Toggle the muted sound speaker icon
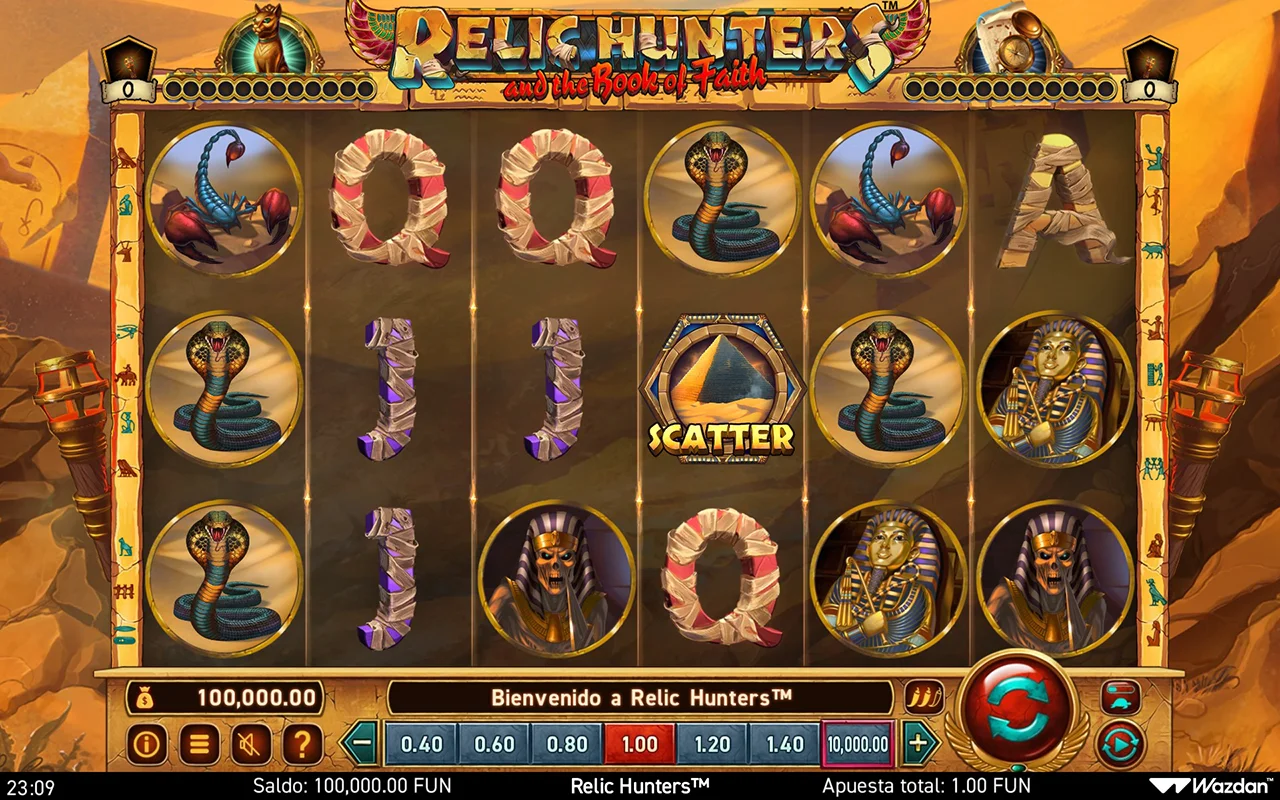 coord(251,744)
